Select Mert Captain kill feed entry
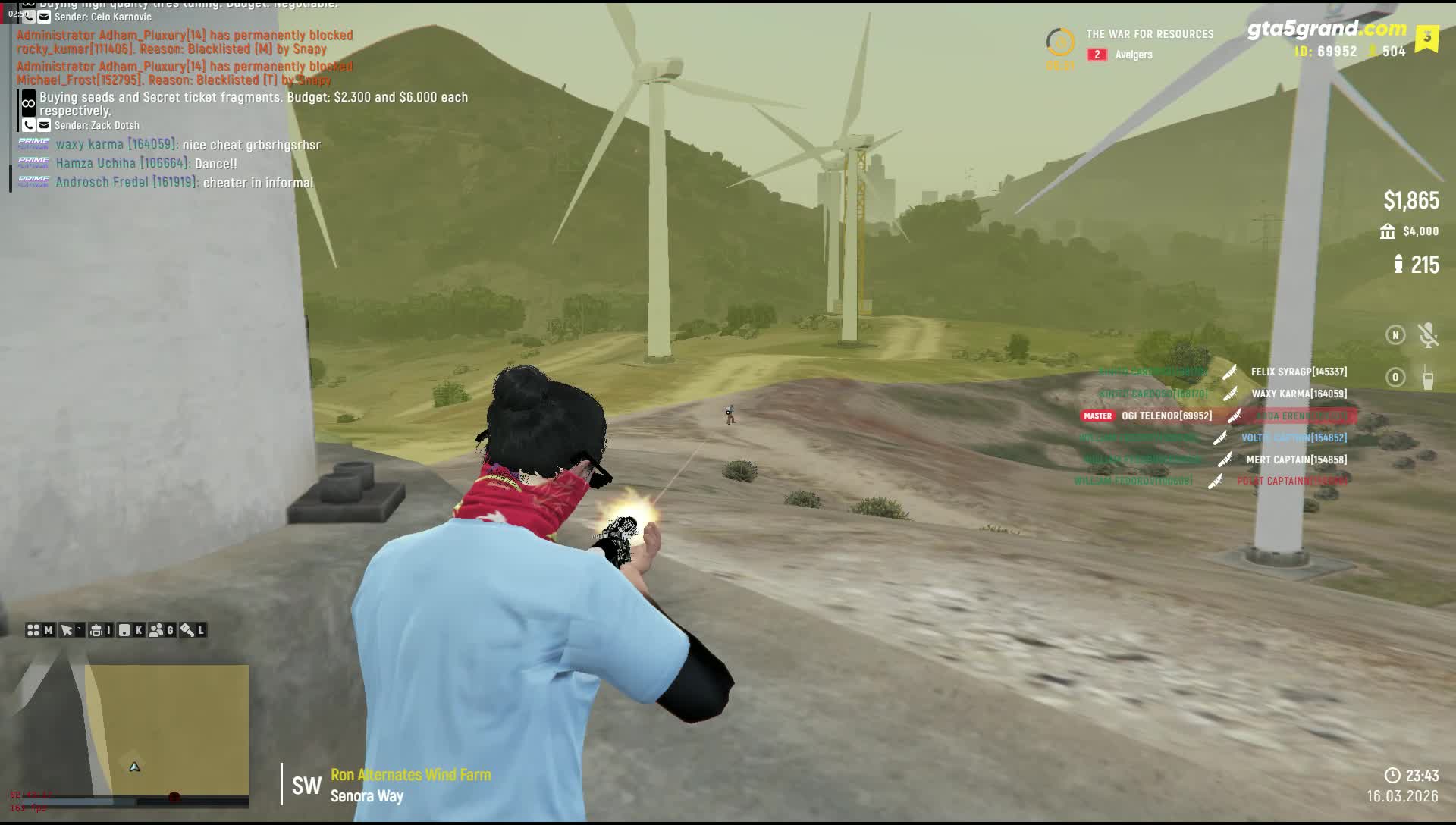 tap(1296, 460)
